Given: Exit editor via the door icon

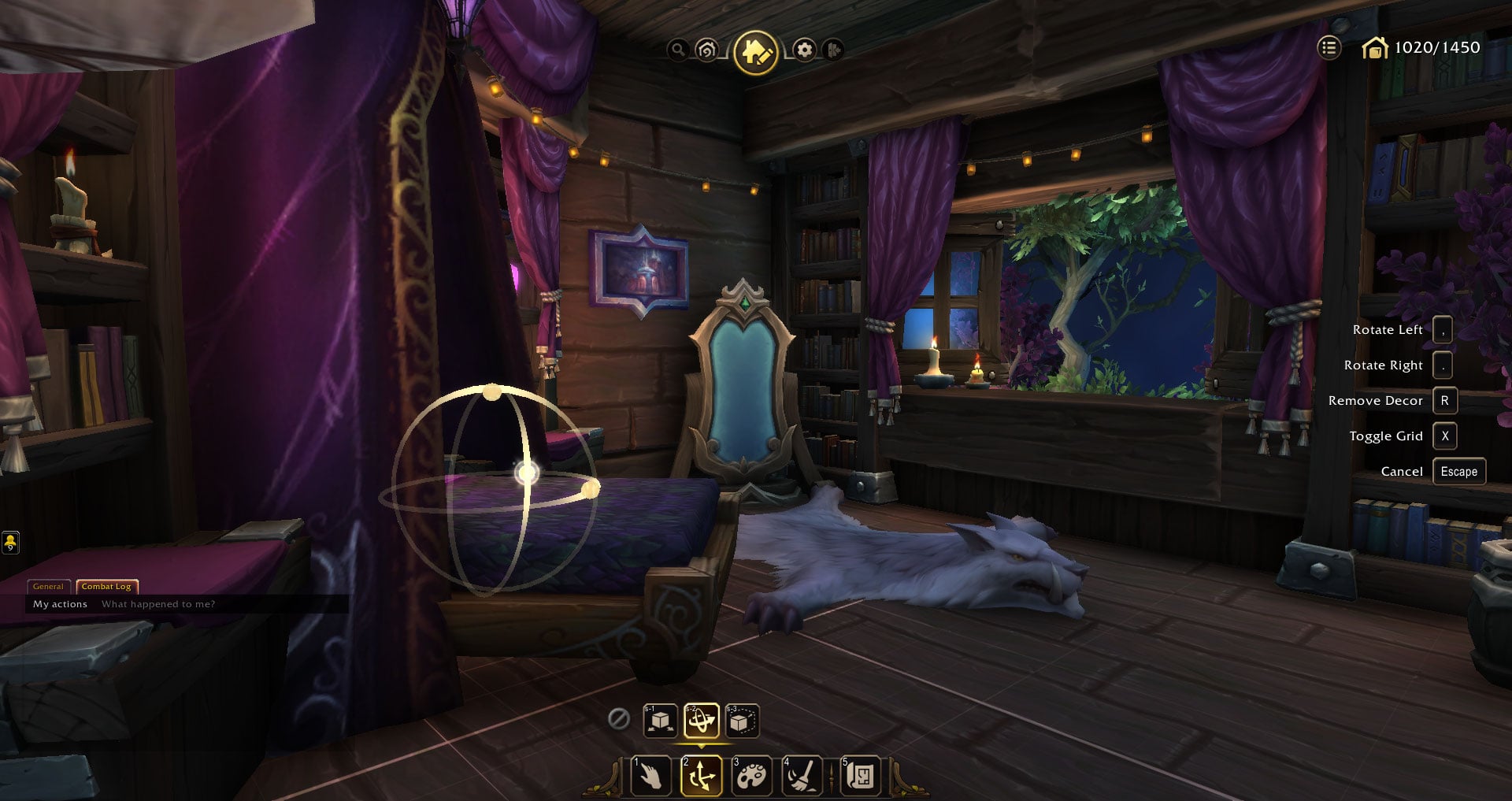Looking at the screenshot, I should (833, 49).
